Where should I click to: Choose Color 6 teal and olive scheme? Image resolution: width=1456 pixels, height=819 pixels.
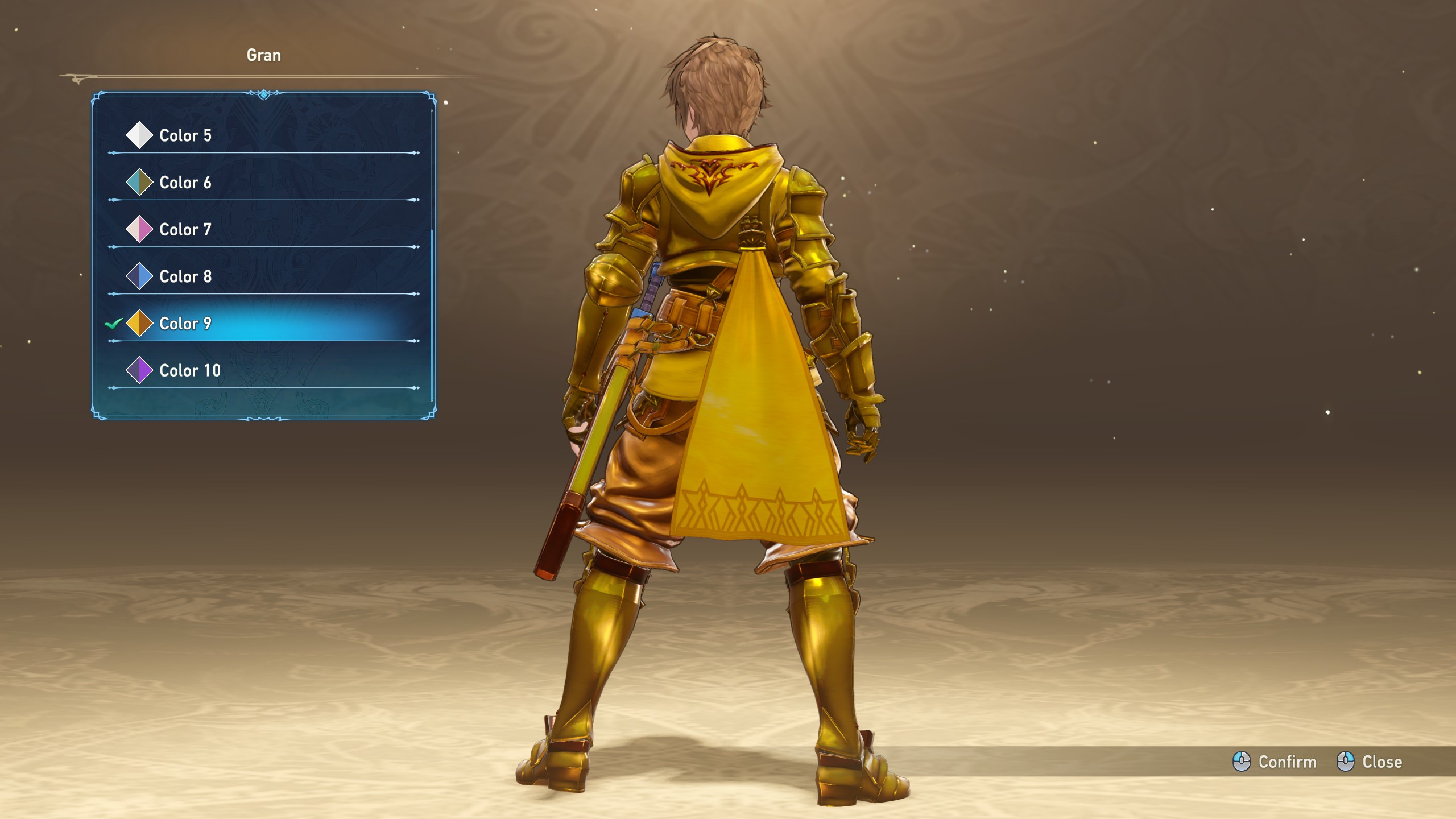coord(185,183)
